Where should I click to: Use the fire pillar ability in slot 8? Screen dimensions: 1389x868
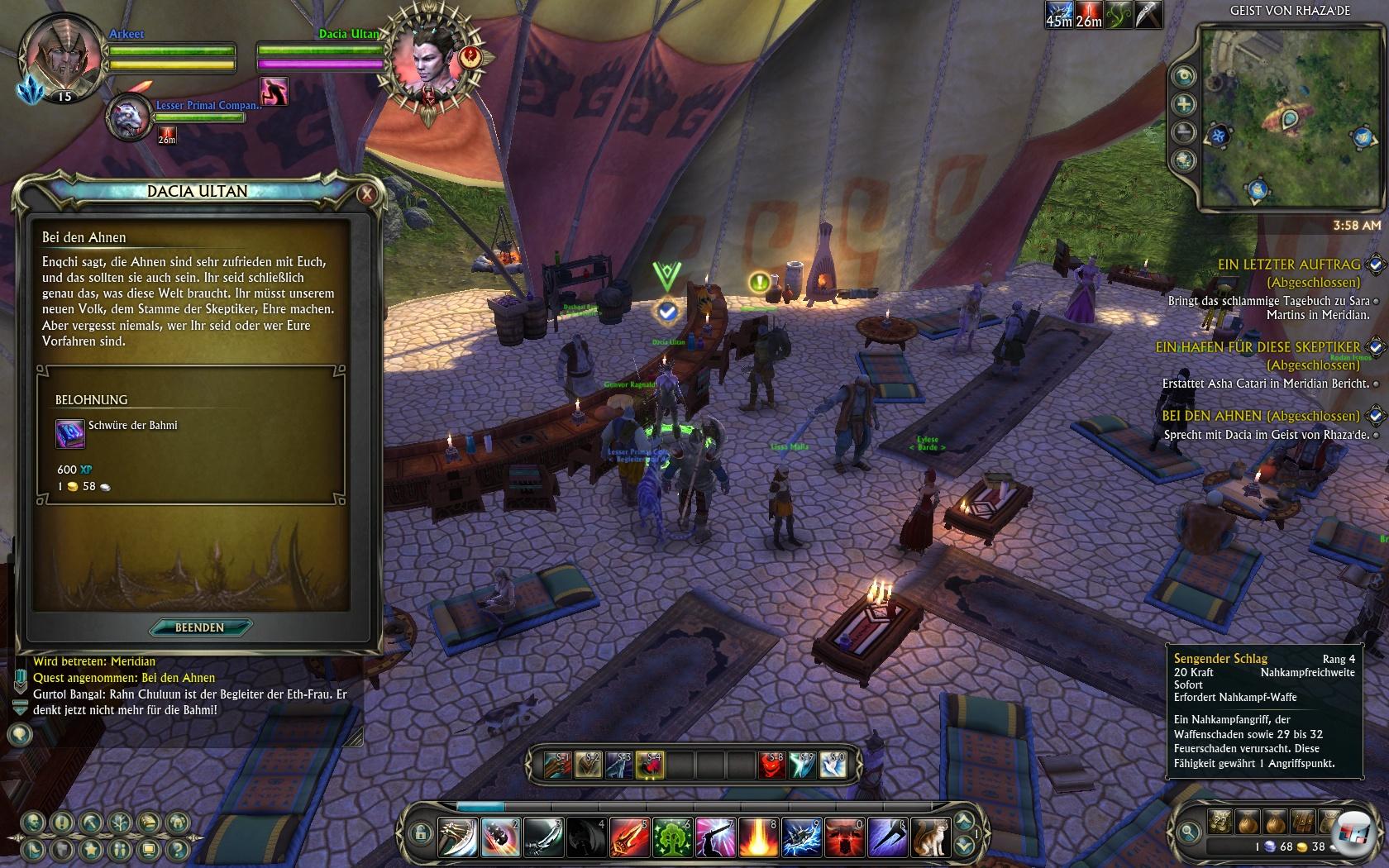coord(758,837)
